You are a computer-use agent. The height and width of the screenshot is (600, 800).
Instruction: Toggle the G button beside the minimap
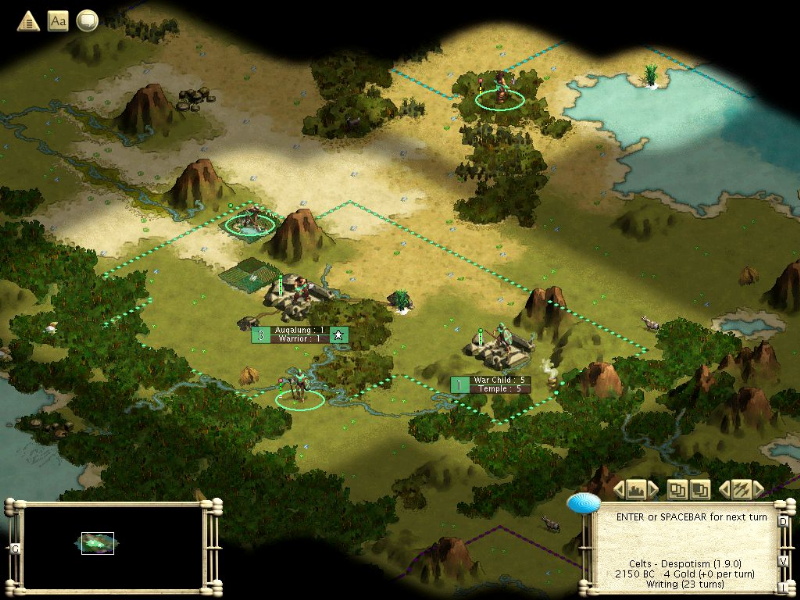click(15, 548)
